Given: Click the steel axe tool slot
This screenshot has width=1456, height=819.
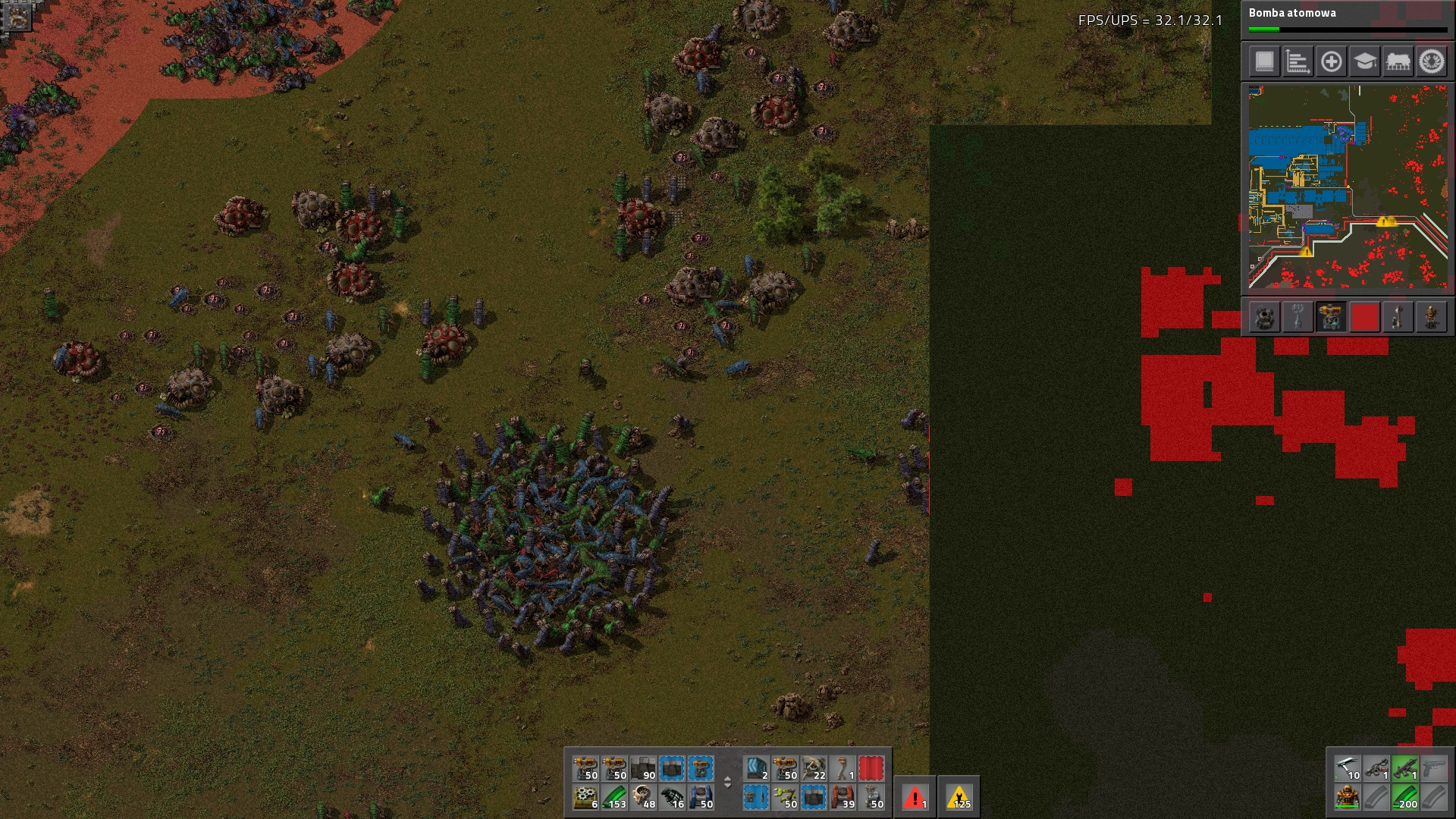Looking at the screenshot, I should (x=1348, y=769).
